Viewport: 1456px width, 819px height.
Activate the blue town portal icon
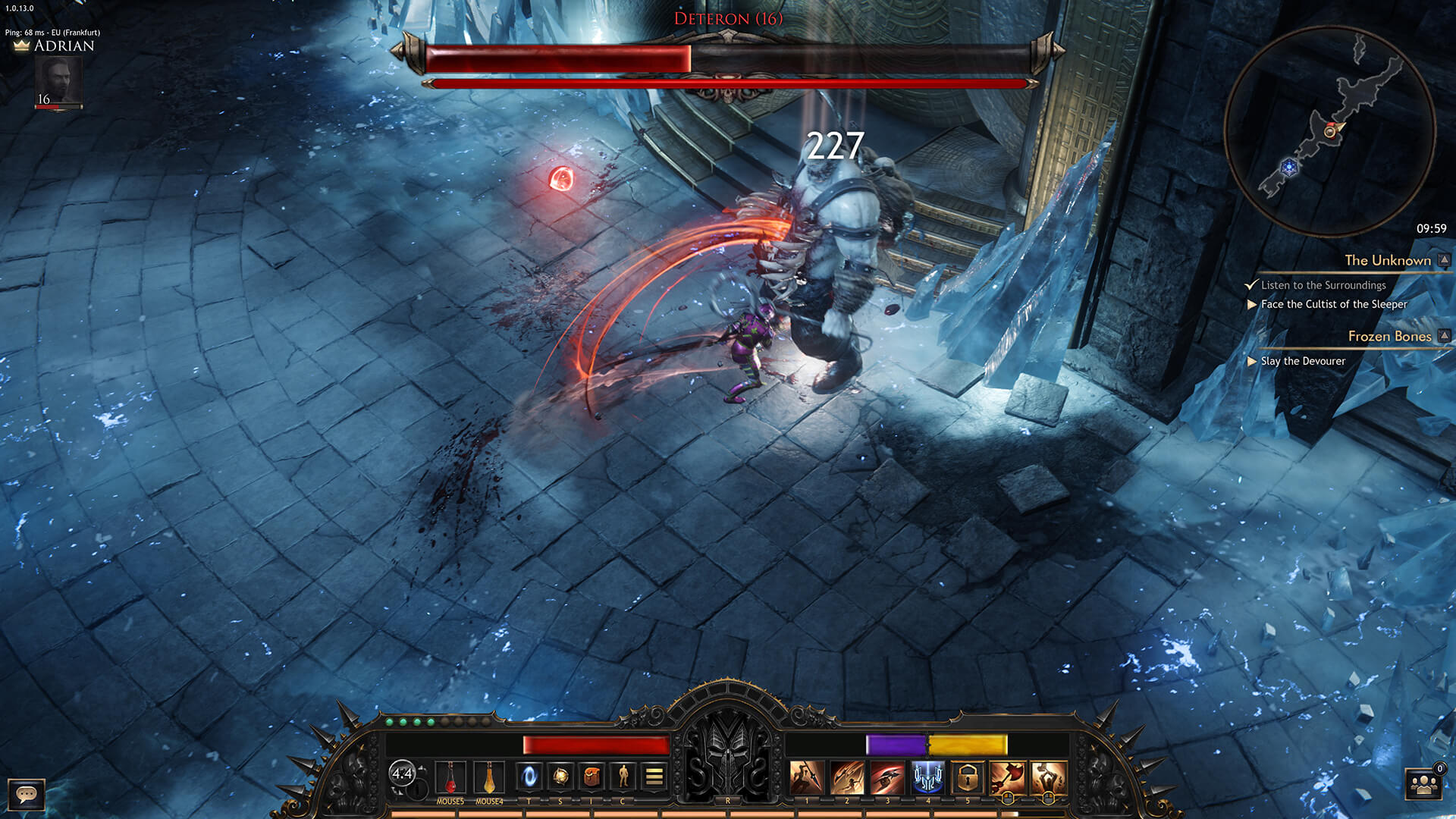529,776
